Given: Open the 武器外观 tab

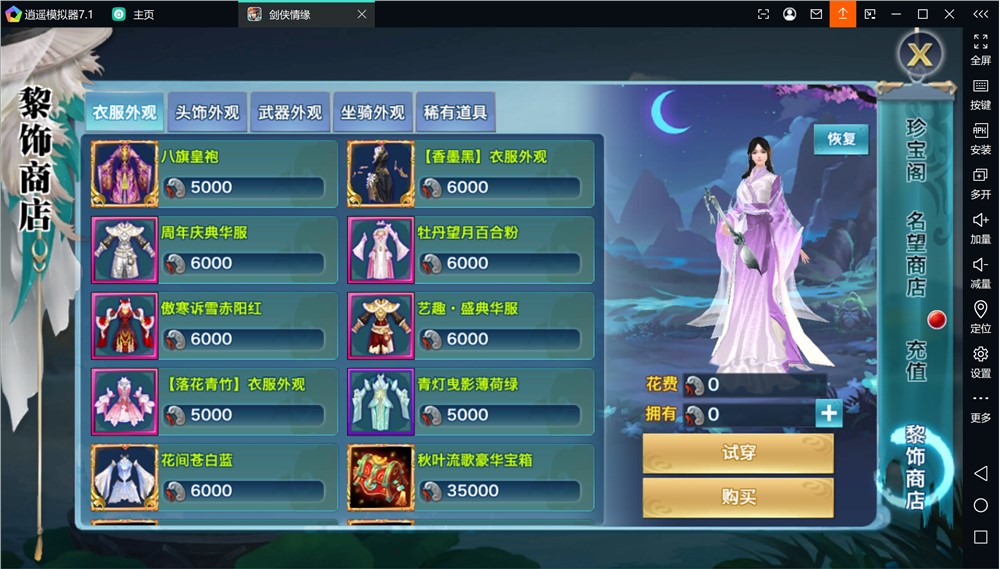Looking at the screenshot, I should tap(290, 113).
